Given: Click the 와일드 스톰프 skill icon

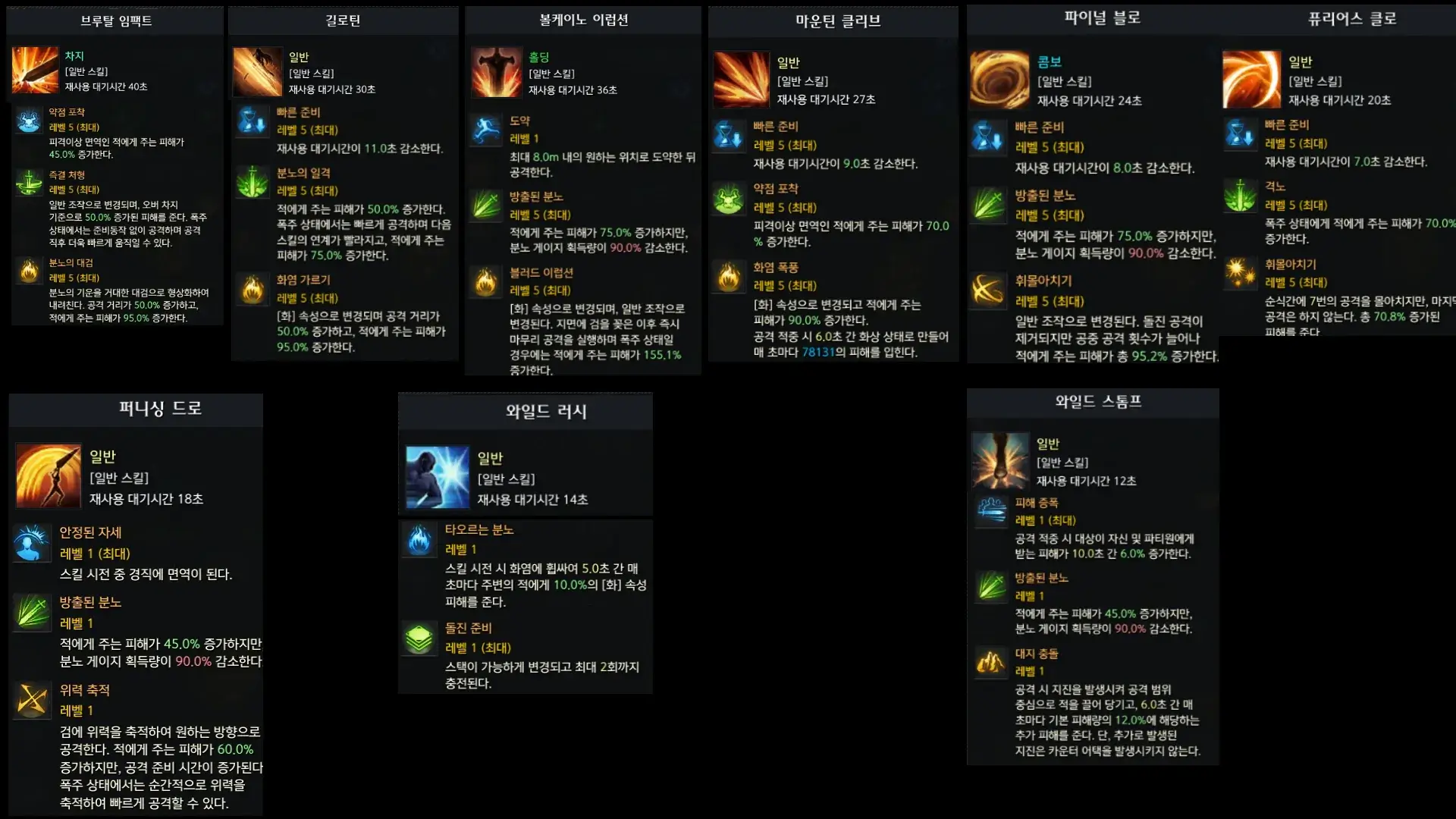Looking at the screenshot, I should pos(1000,461).
